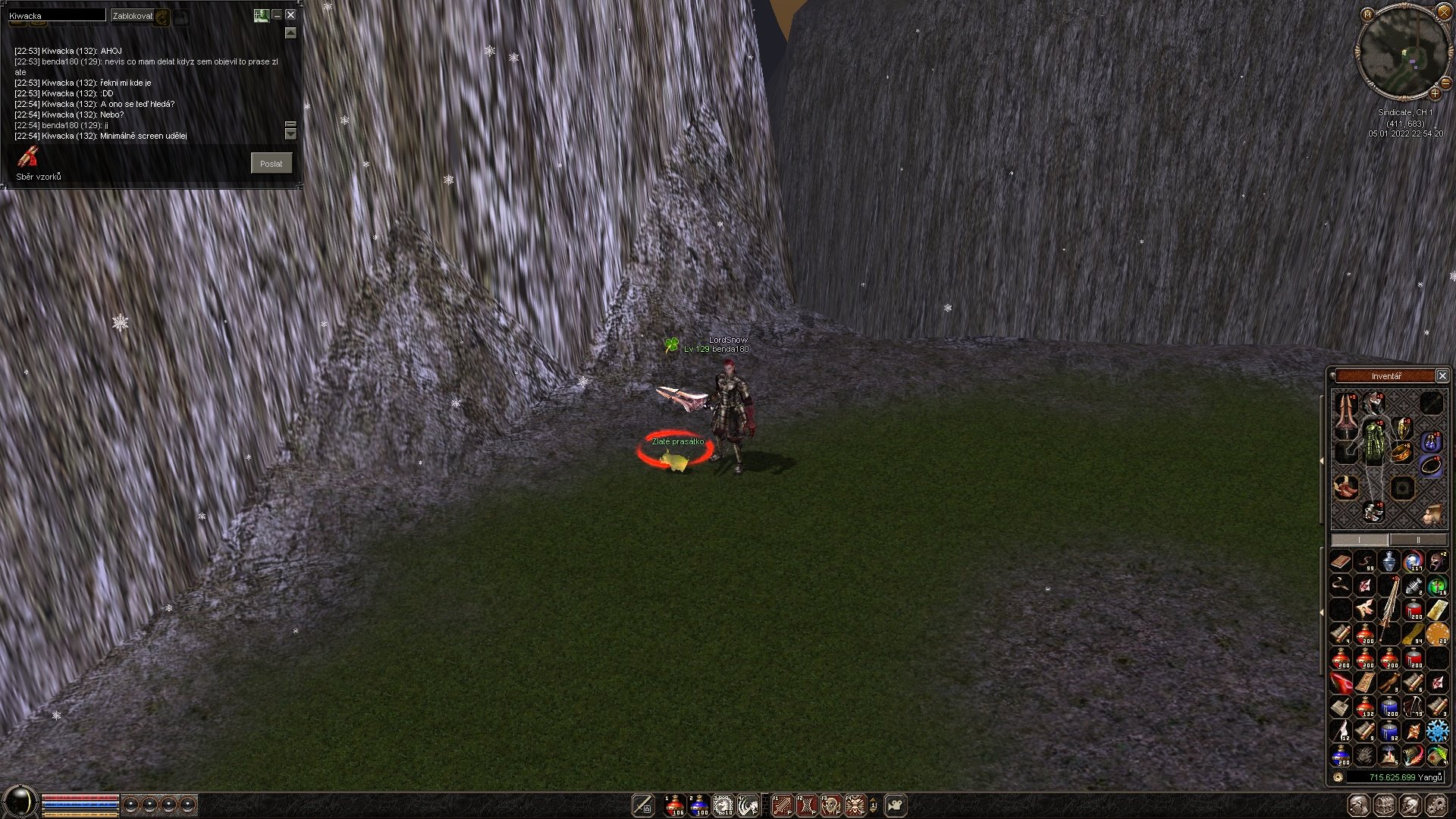This screenshot has height=819, width=1456.
Task: Activate the F1 sword skill
Action: [x=782, y=805]
